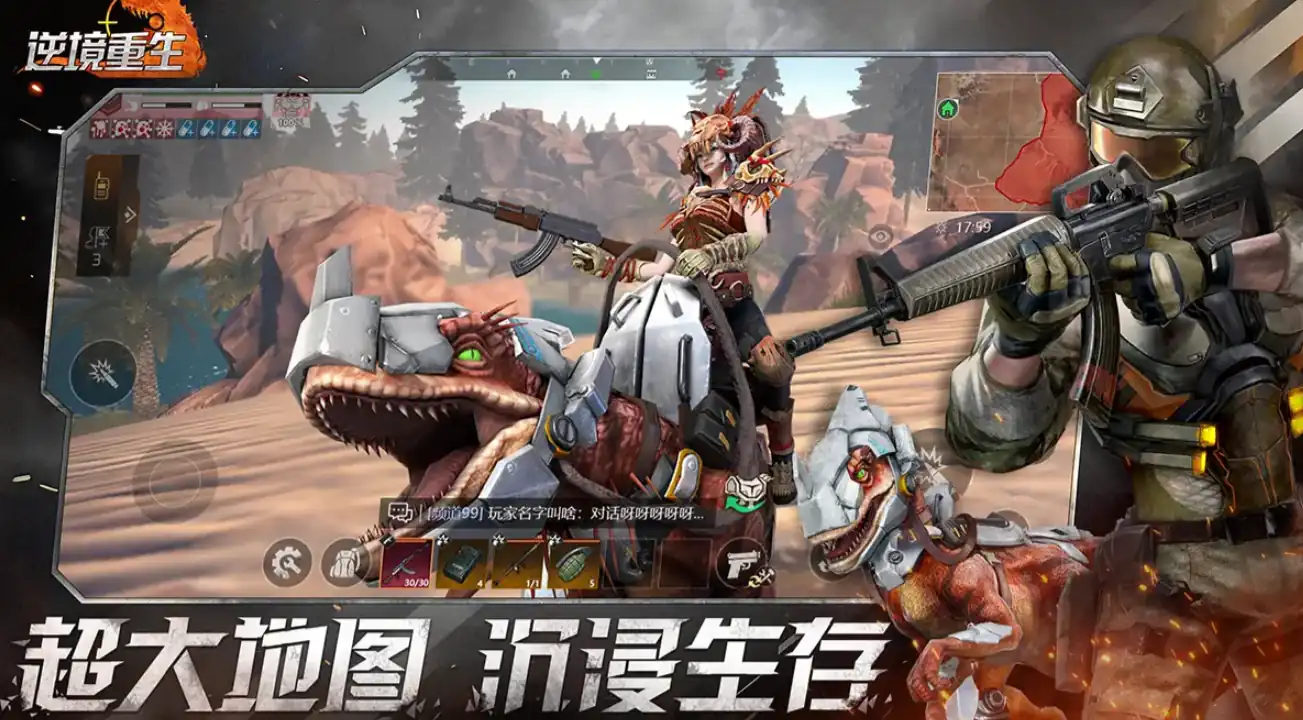Open the walkie-talkie voice chat icon

(x=102, y=186)
